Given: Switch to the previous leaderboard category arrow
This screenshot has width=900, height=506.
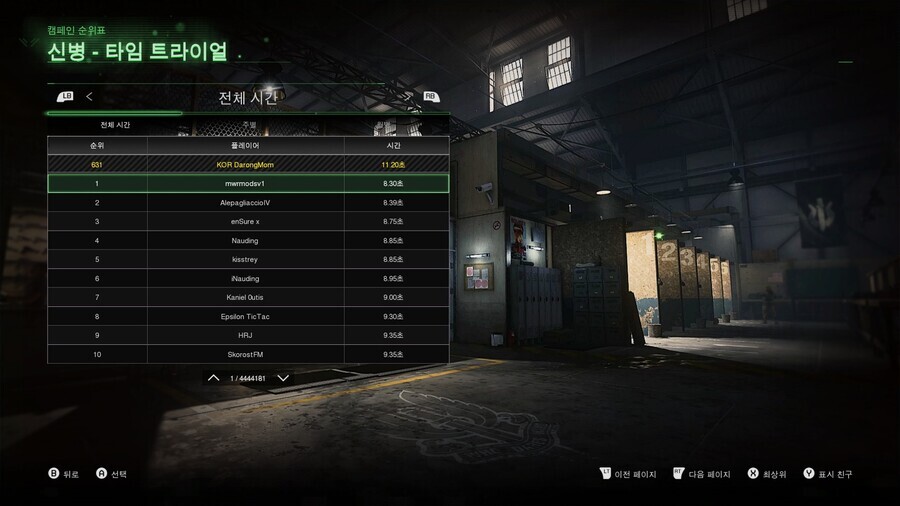Looking at the screenshot, I should tap(89, 97).
